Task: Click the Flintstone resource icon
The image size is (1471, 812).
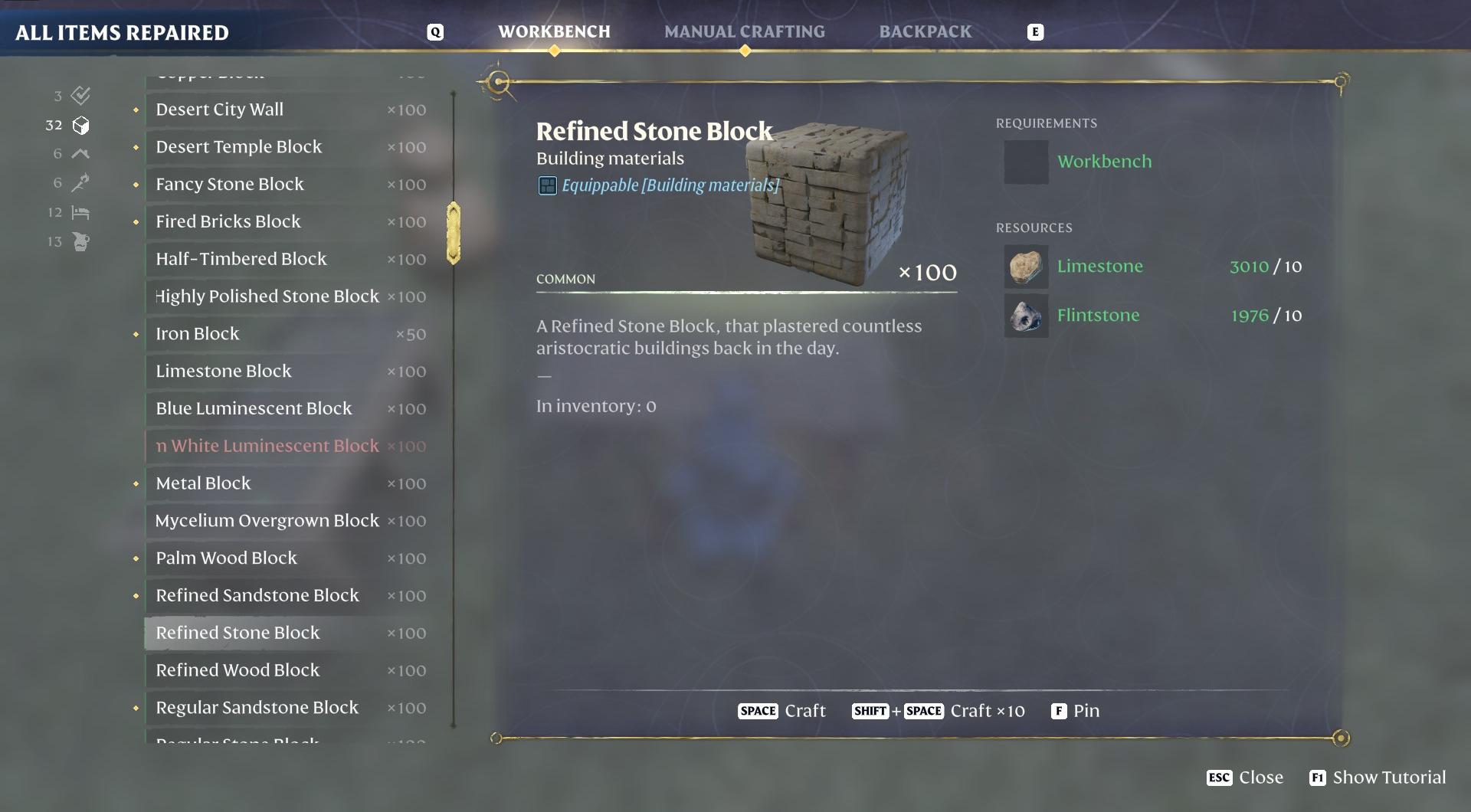Action: [x=1027, y=315]
